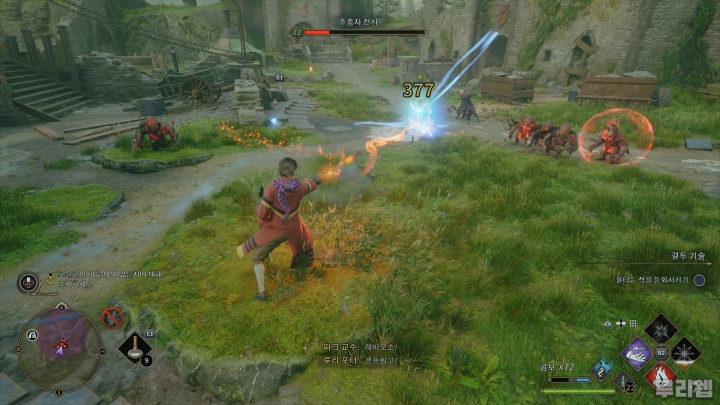Select the top dark spell diamond
The image size is (720, 405).
point(660,328)
